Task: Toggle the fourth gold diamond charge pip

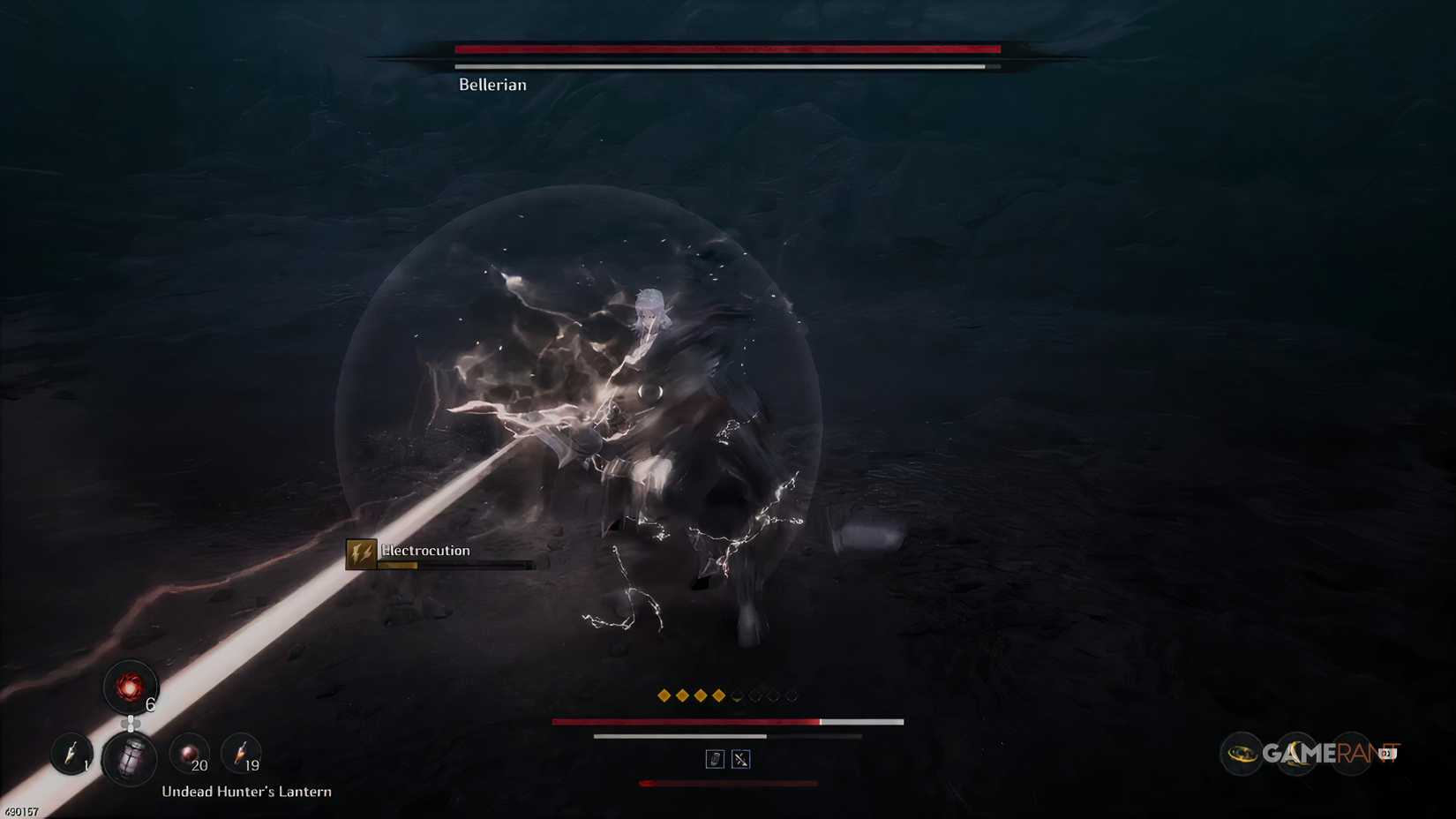Action: (x=718, y=695)
